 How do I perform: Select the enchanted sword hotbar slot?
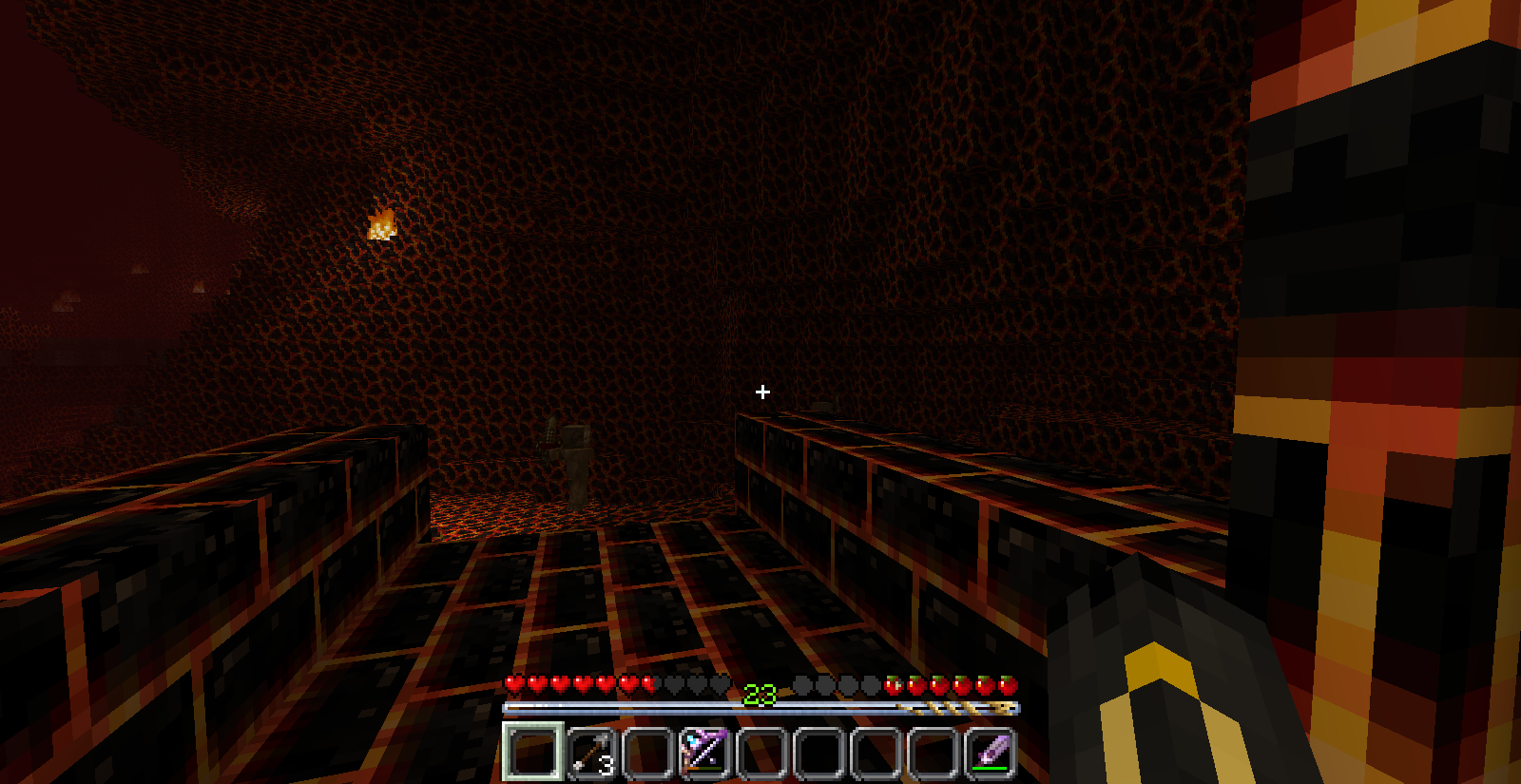point(991,753)
